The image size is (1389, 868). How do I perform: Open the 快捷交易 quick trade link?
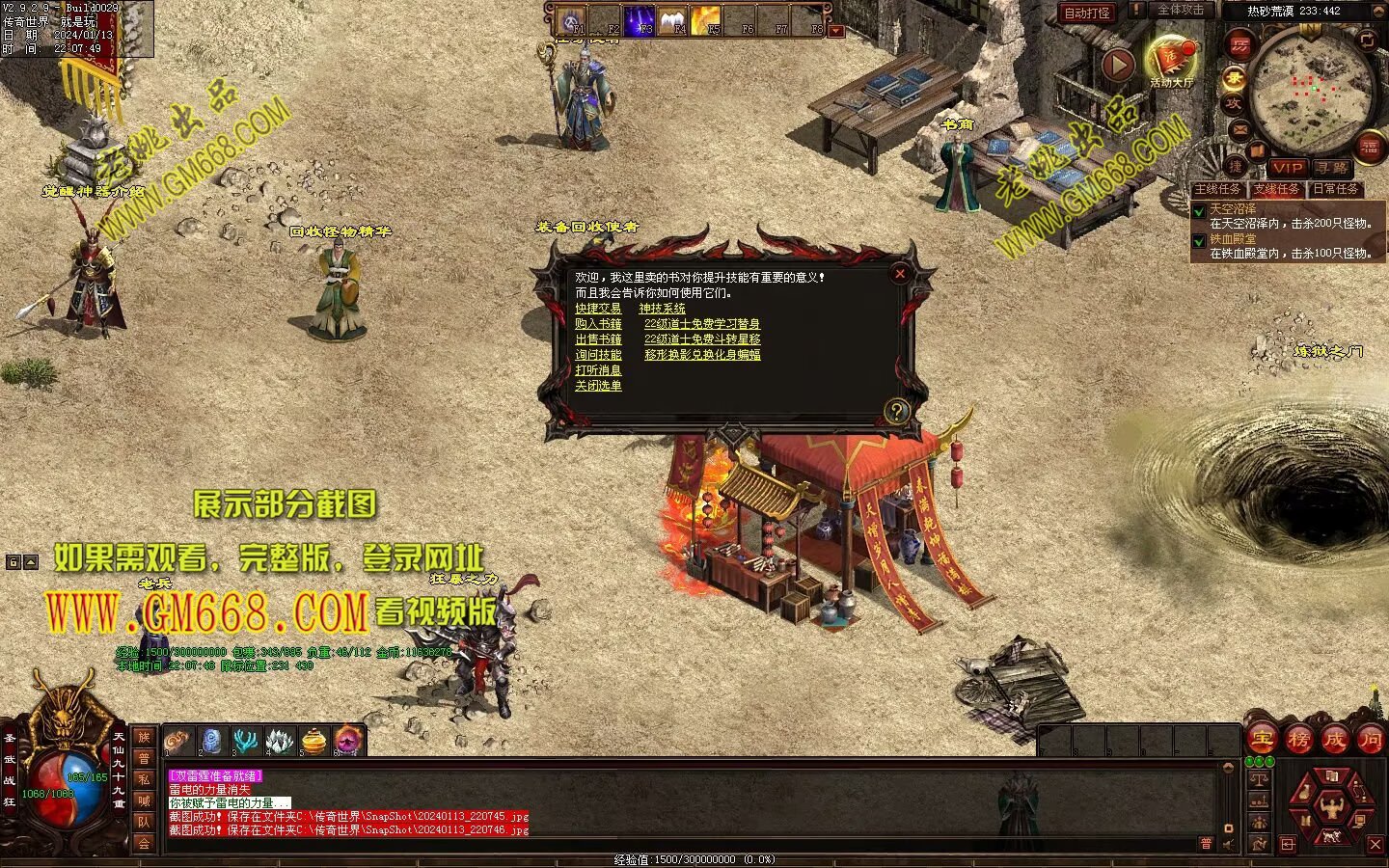click(x=598, y=309)
